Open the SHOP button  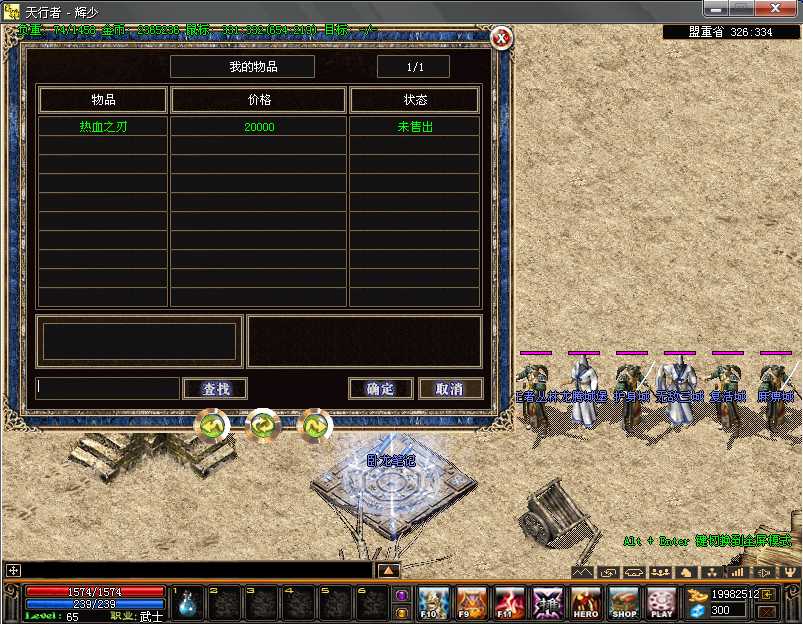click(624, 603)
